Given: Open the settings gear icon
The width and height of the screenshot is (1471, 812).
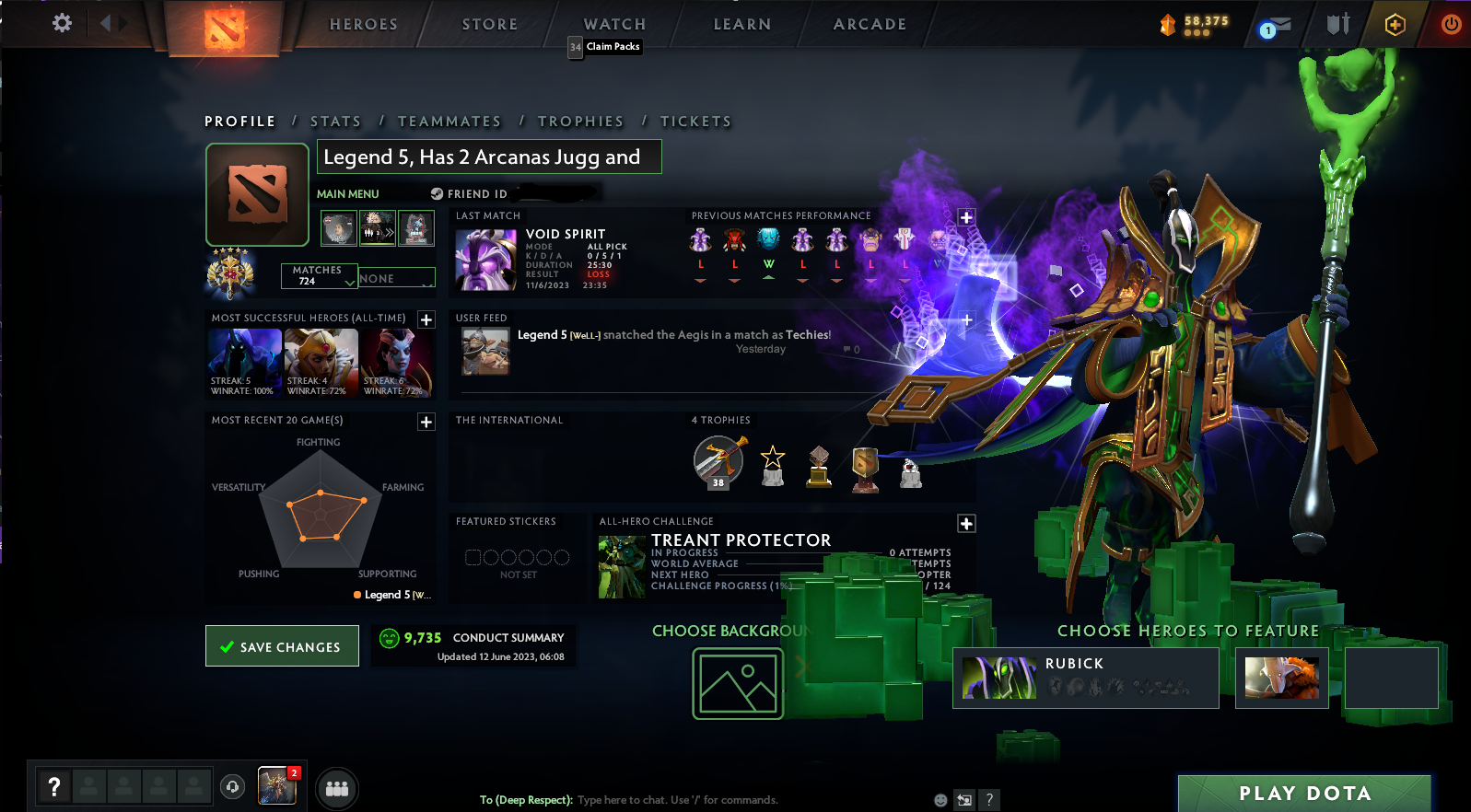Looking at the screenshot, I should pos(61,24).
